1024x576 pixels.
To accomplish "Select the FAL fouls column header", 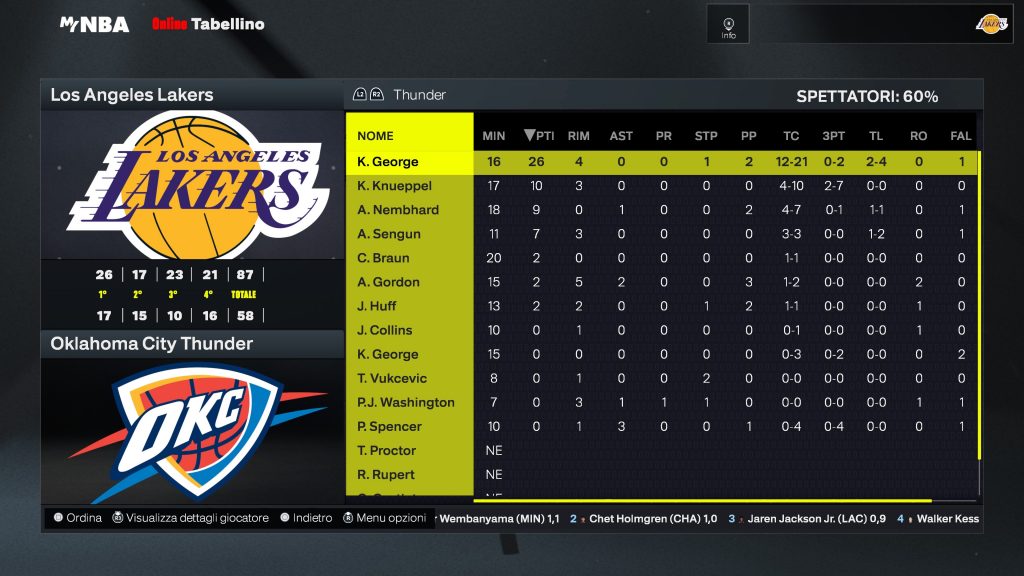I will [x=961, y=136].
